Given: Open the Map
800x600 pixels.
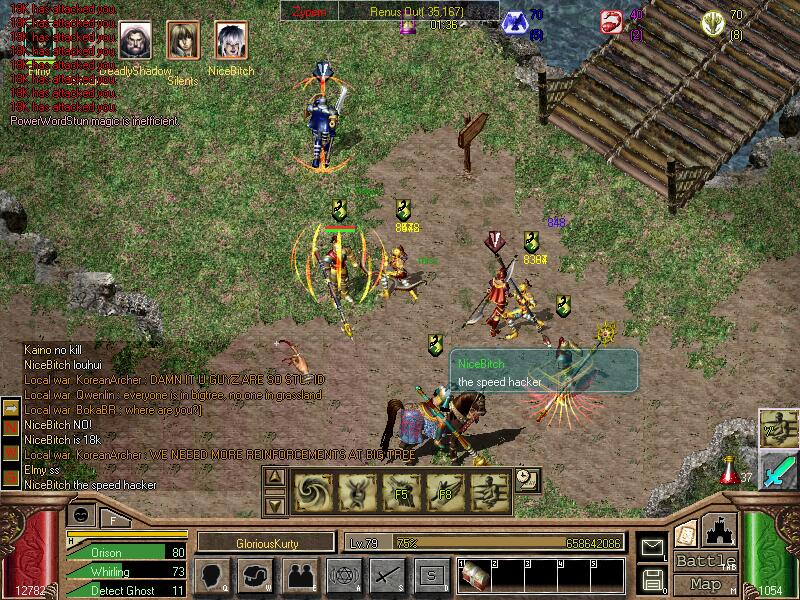Looking at the screenshot, I should click(x=706, y=584).
